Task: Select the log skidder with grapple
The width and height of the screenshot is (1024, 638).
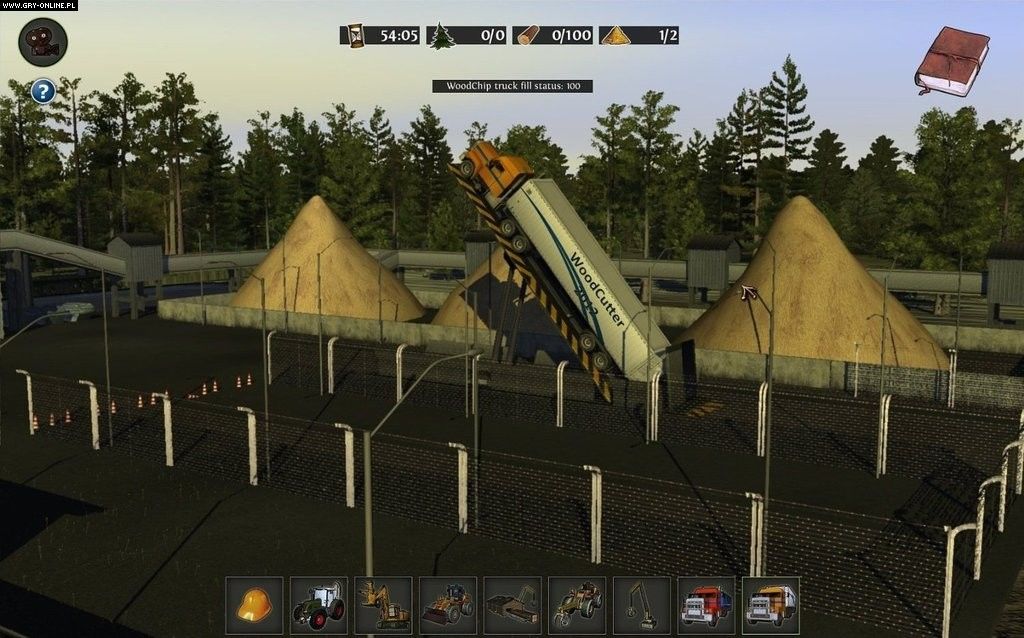Action: [x=577, y=605]
